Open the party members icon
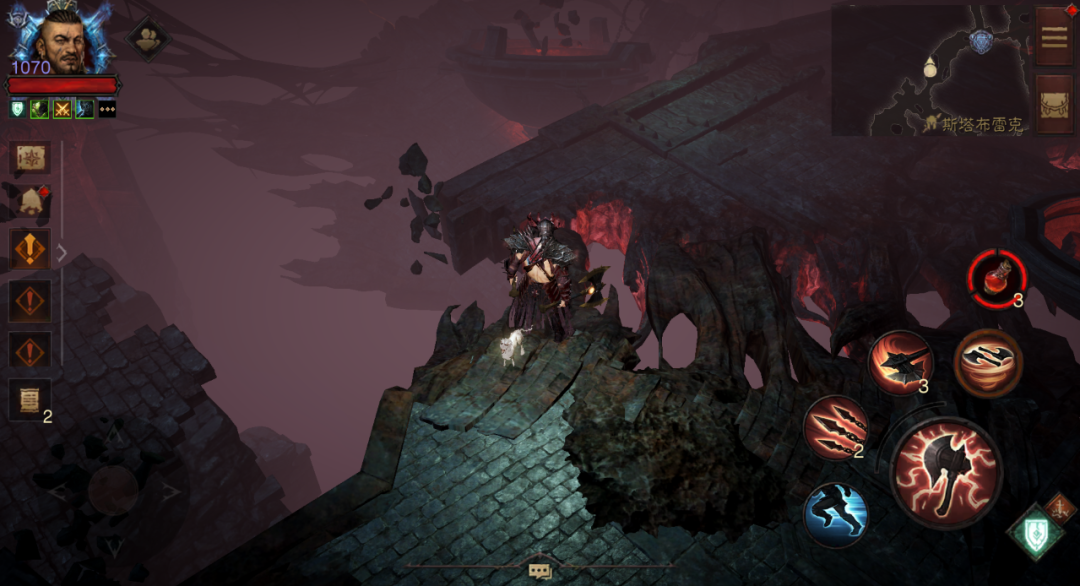 pos(149,38)
